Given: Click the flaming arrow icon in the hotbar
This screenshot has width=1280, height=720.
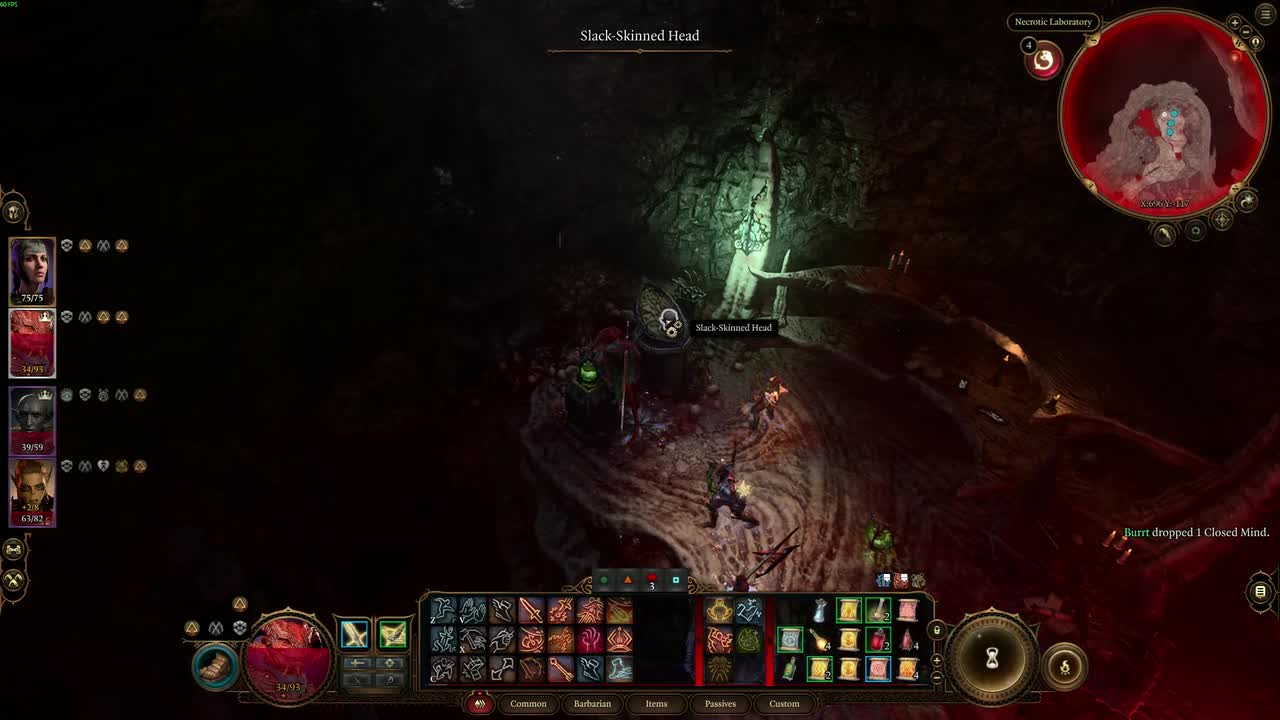Looking at the screenshot, I should (x=562, y=670).
